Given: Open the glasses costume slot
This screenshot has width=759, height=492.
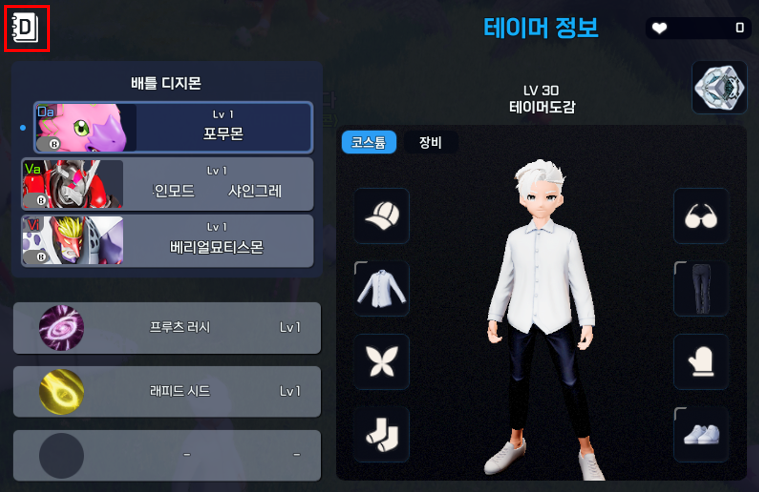Looking at the screenshot, I should click(700, 216).
